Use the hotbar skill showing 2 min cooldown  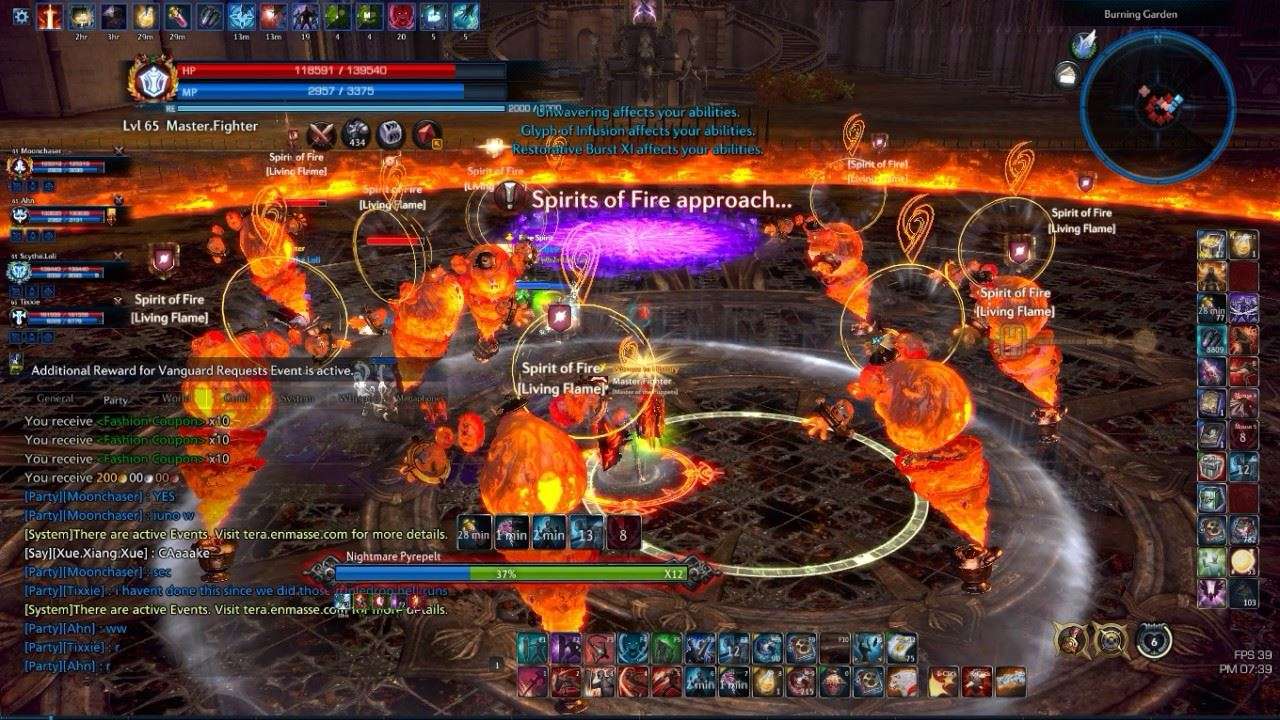pos(700,682)
